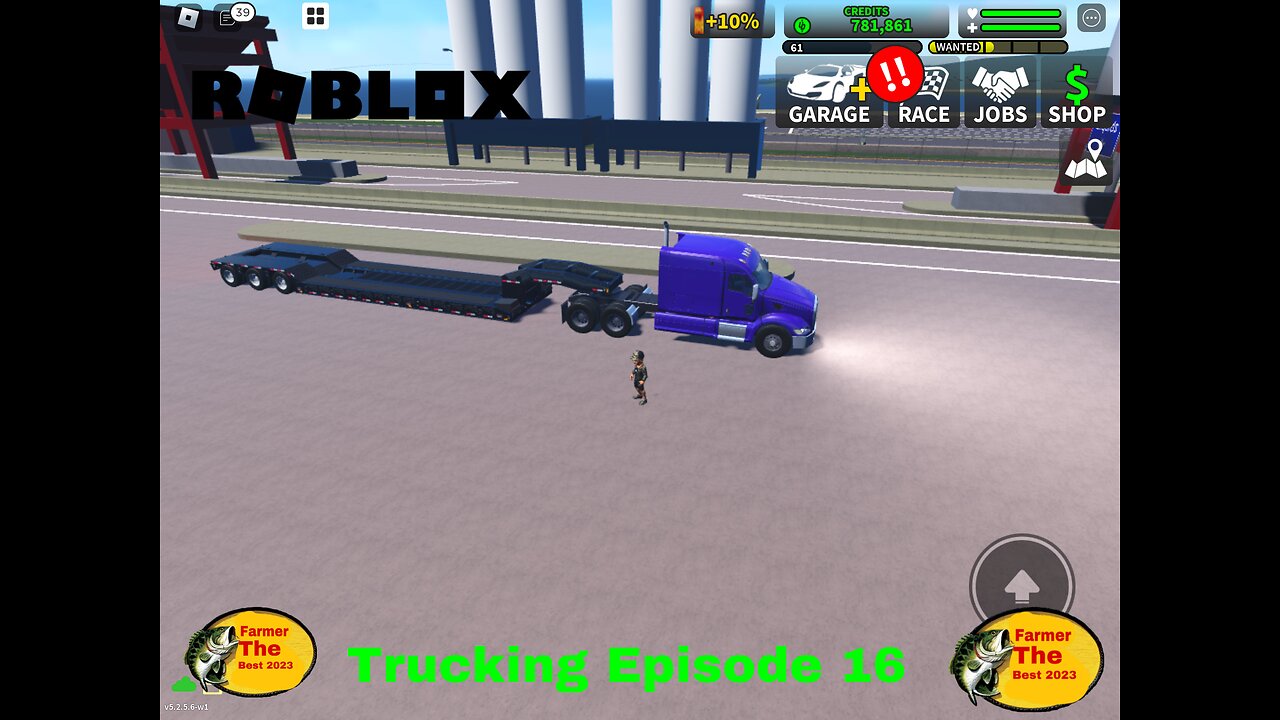Image resolution: width=1280 pixels, height=720 pixels.
Task: Open the Race menu
Action: (x=925, y=95)
